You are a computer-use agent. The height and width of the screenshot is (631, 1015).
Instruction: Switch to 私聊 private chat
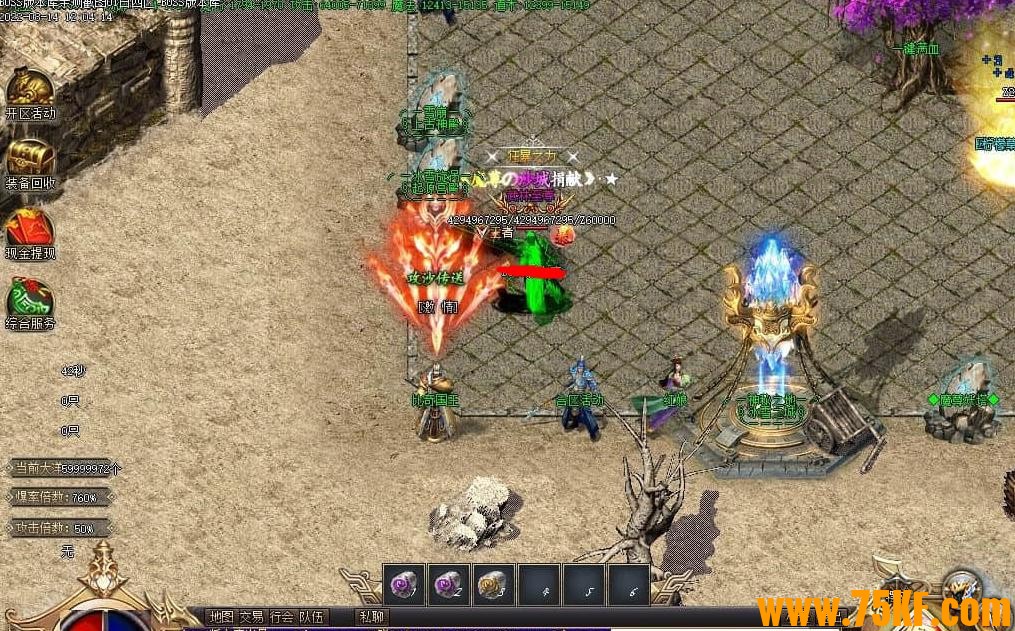(371, 617)
